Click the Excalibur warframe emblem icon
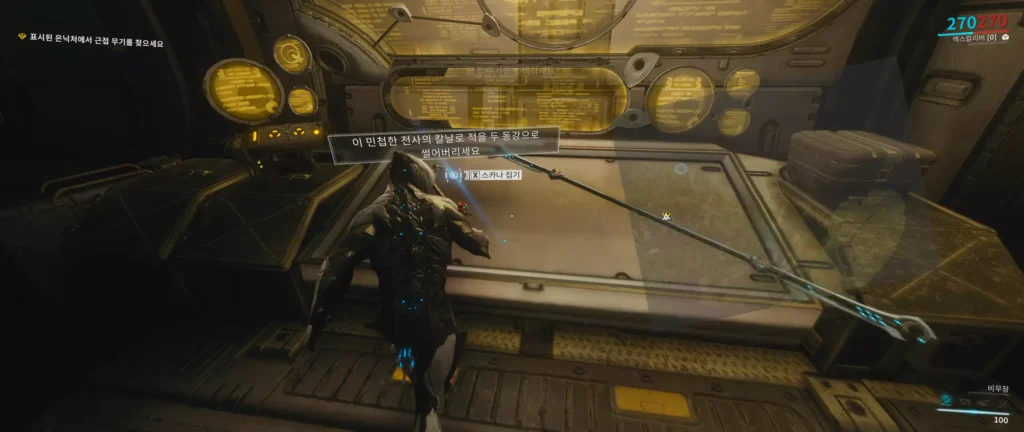This screenshot has height=432, width=1024. 1006,37
